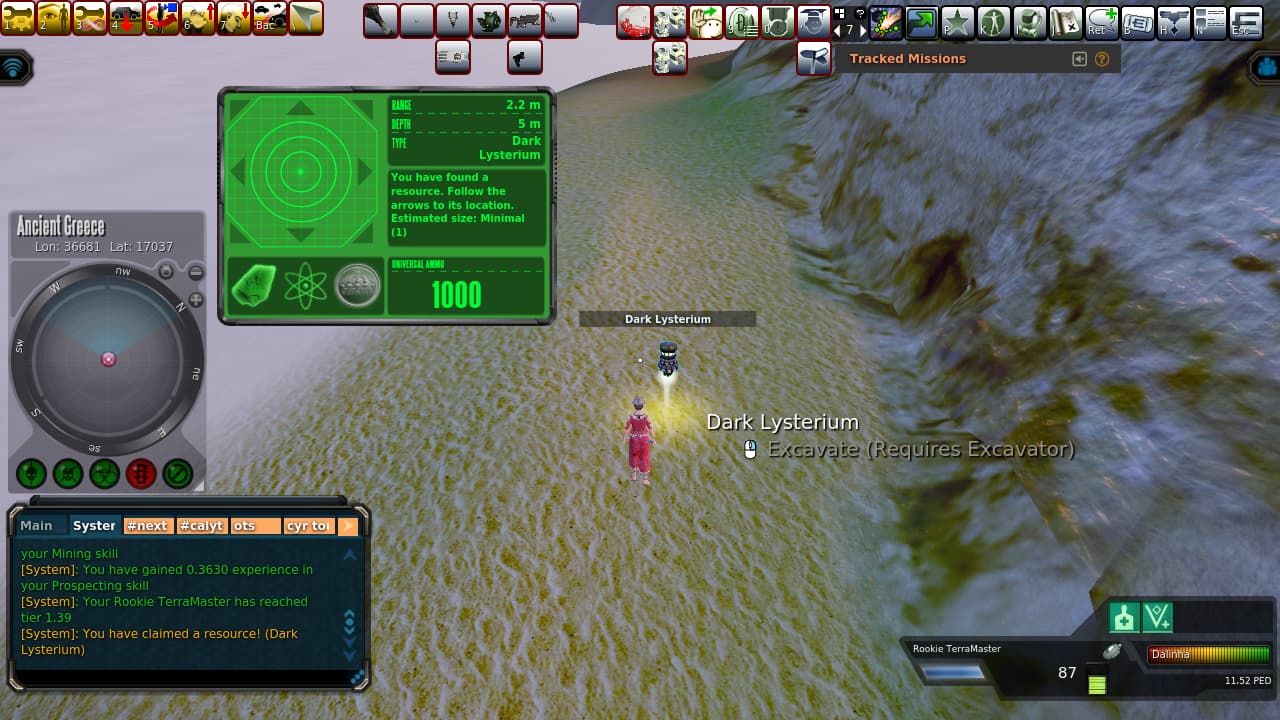Zoom out the radar with the minus button
The height and width of the screenshot is (720, 1280).
coord(196,272)
